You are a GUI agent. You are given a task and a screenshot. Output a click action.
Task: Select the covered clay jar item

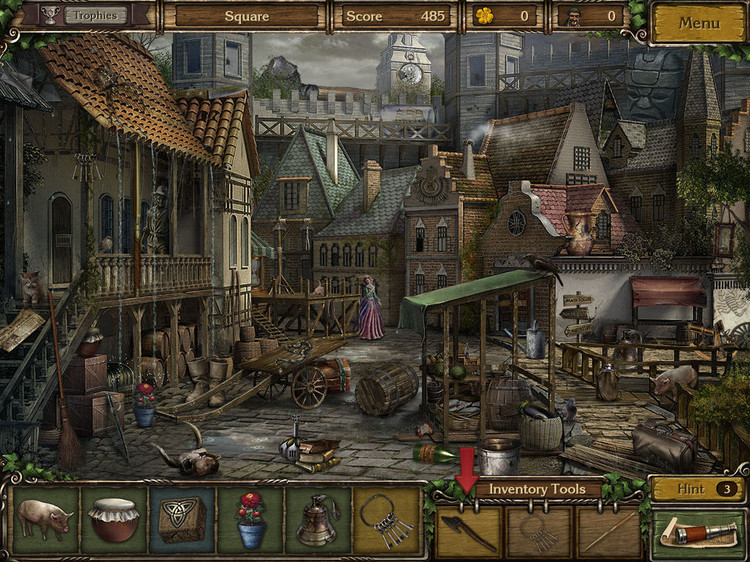click(x=113, y=520)
